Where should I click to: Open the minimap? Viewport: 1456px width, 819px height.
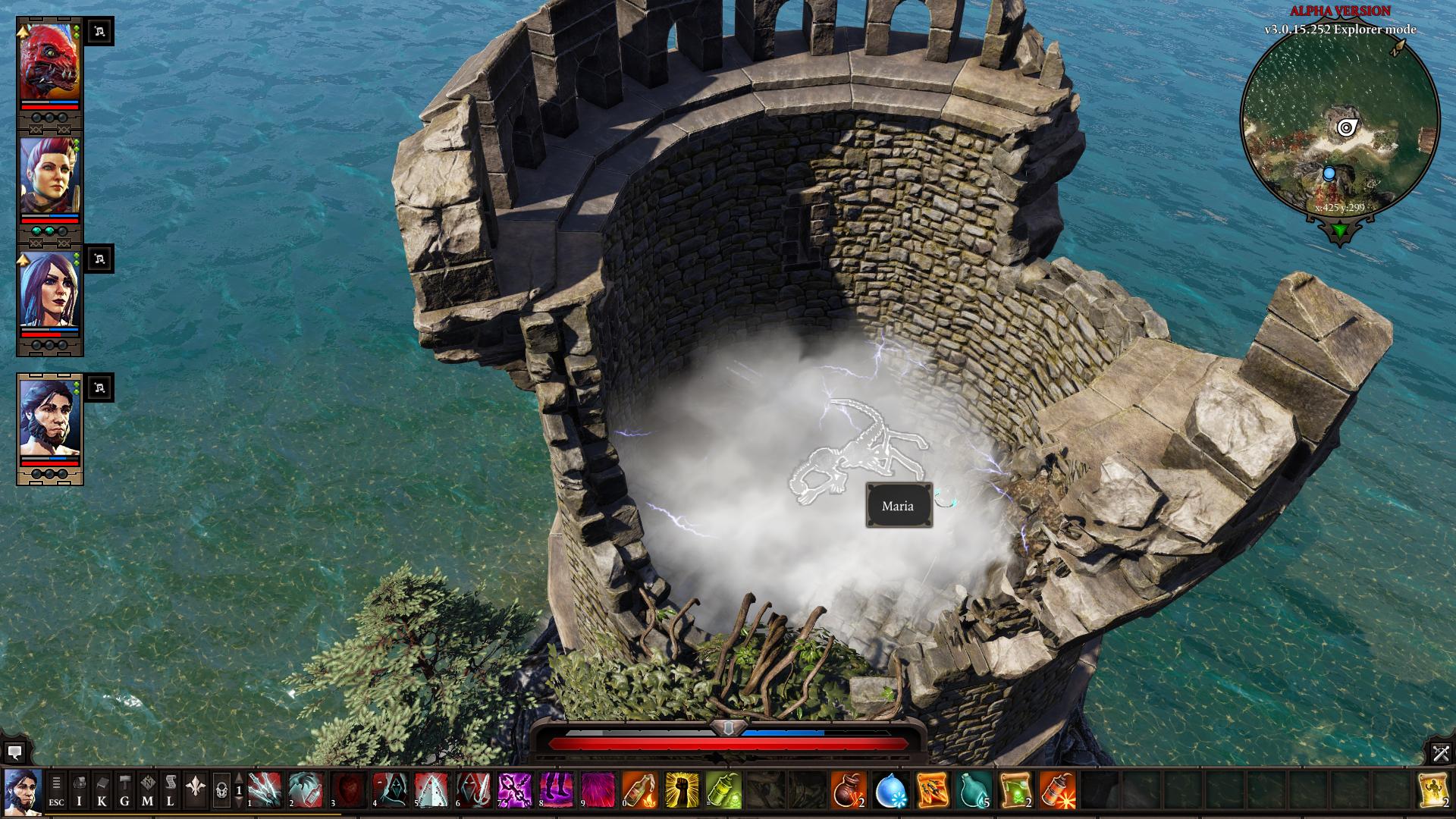click(1340, 121)
